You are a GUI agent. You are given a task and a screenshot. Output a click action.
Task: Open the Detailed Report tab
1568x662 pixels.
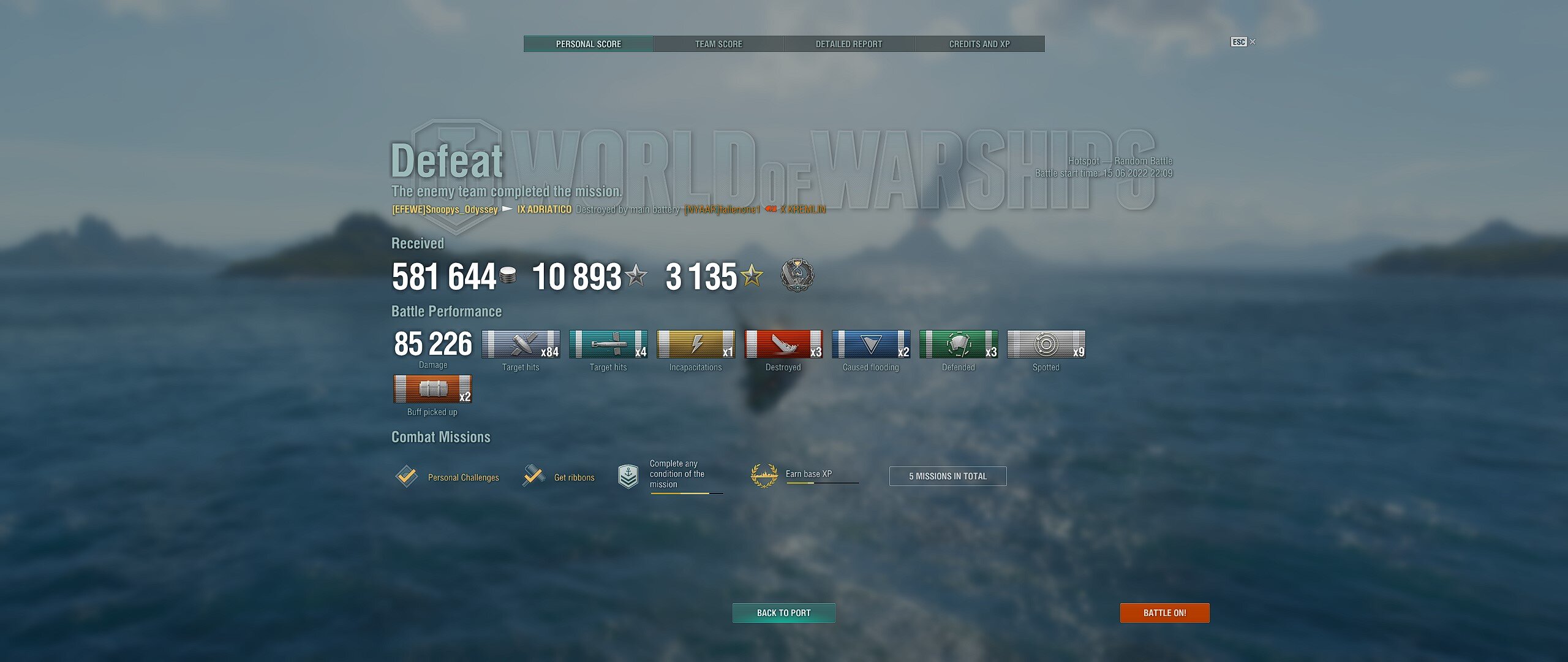849,44
